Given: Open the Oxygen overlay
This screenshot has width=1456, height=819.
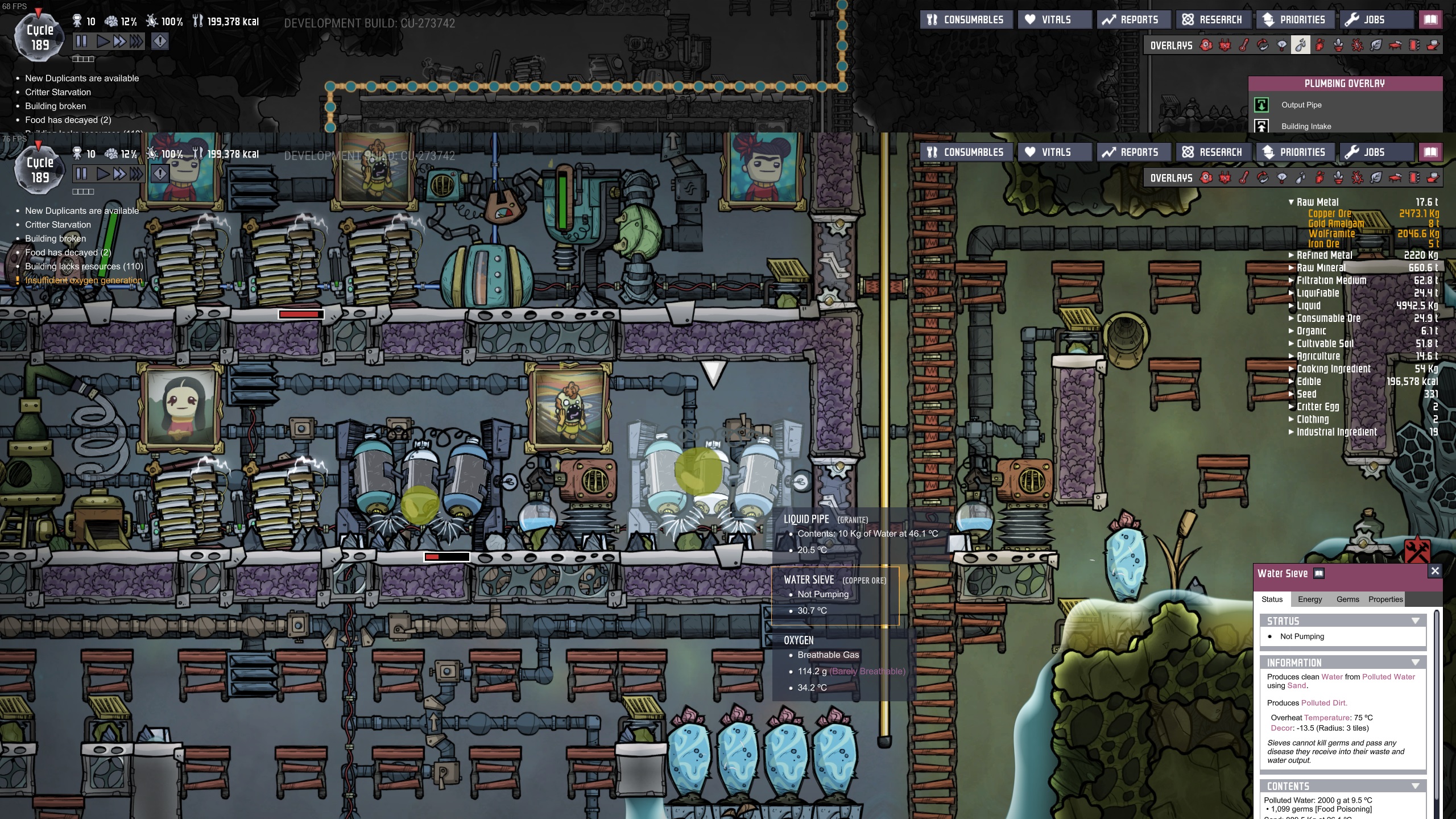Looking at the screenshot, I should pos(1206,177).
